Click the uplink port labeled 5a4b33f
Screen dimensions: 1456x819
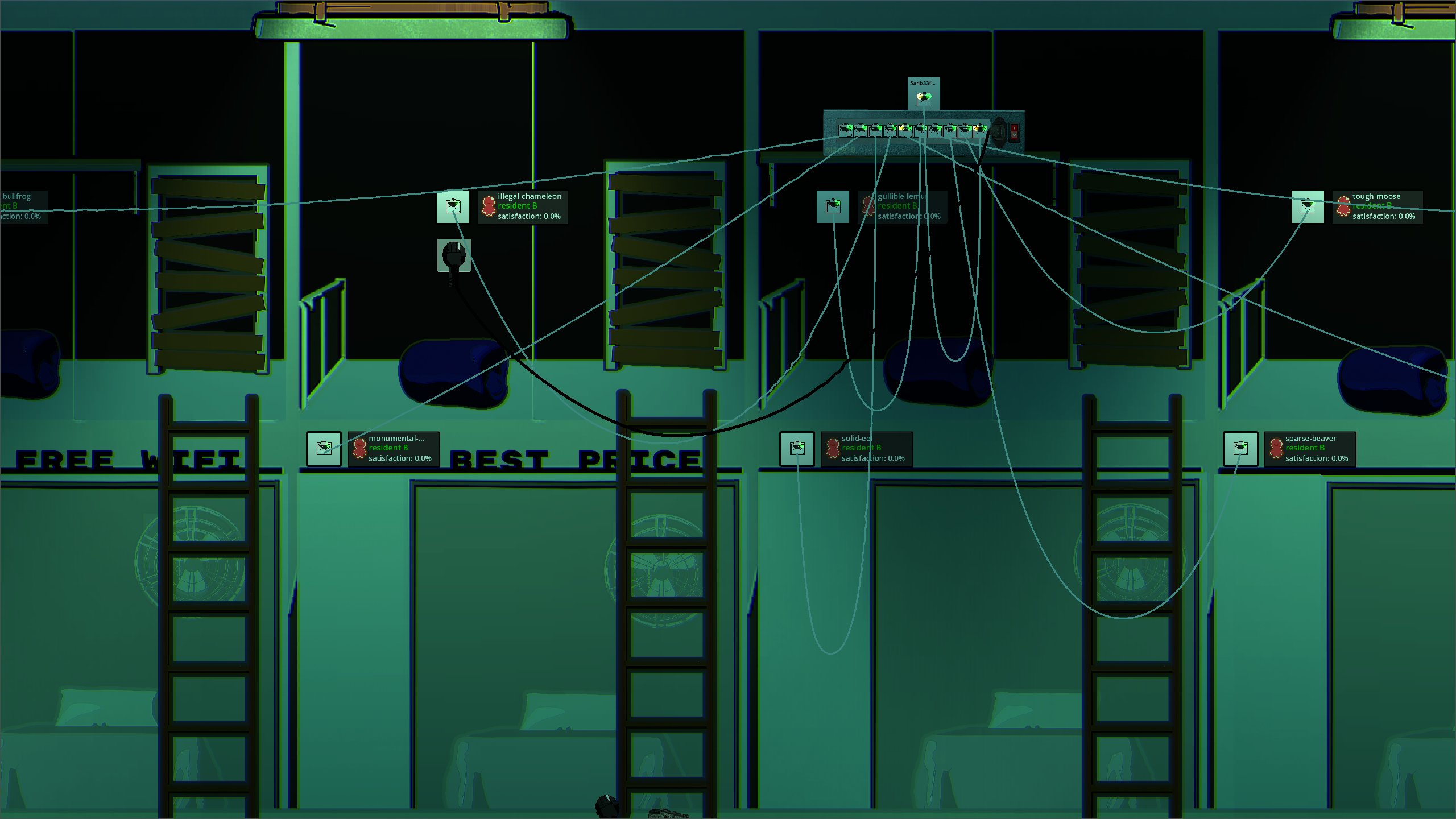(923, 98)
